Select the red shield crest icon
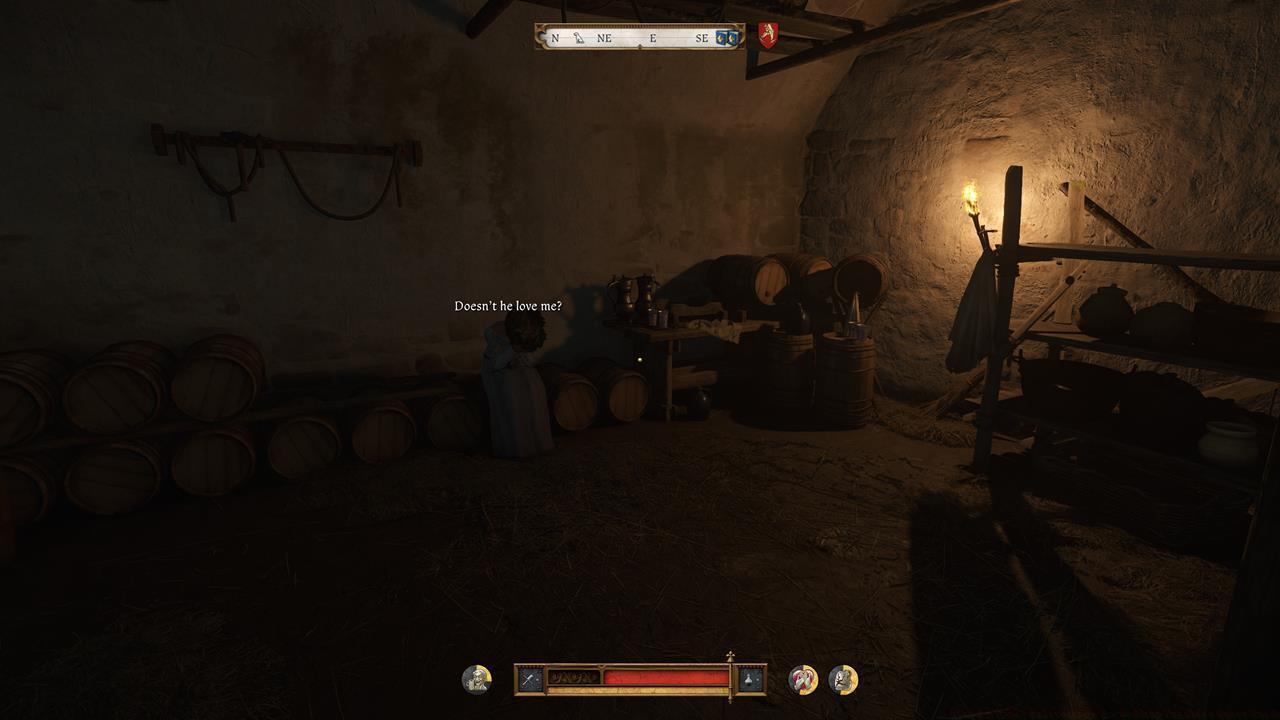The image size is (1280, 720). coord(767,36)
